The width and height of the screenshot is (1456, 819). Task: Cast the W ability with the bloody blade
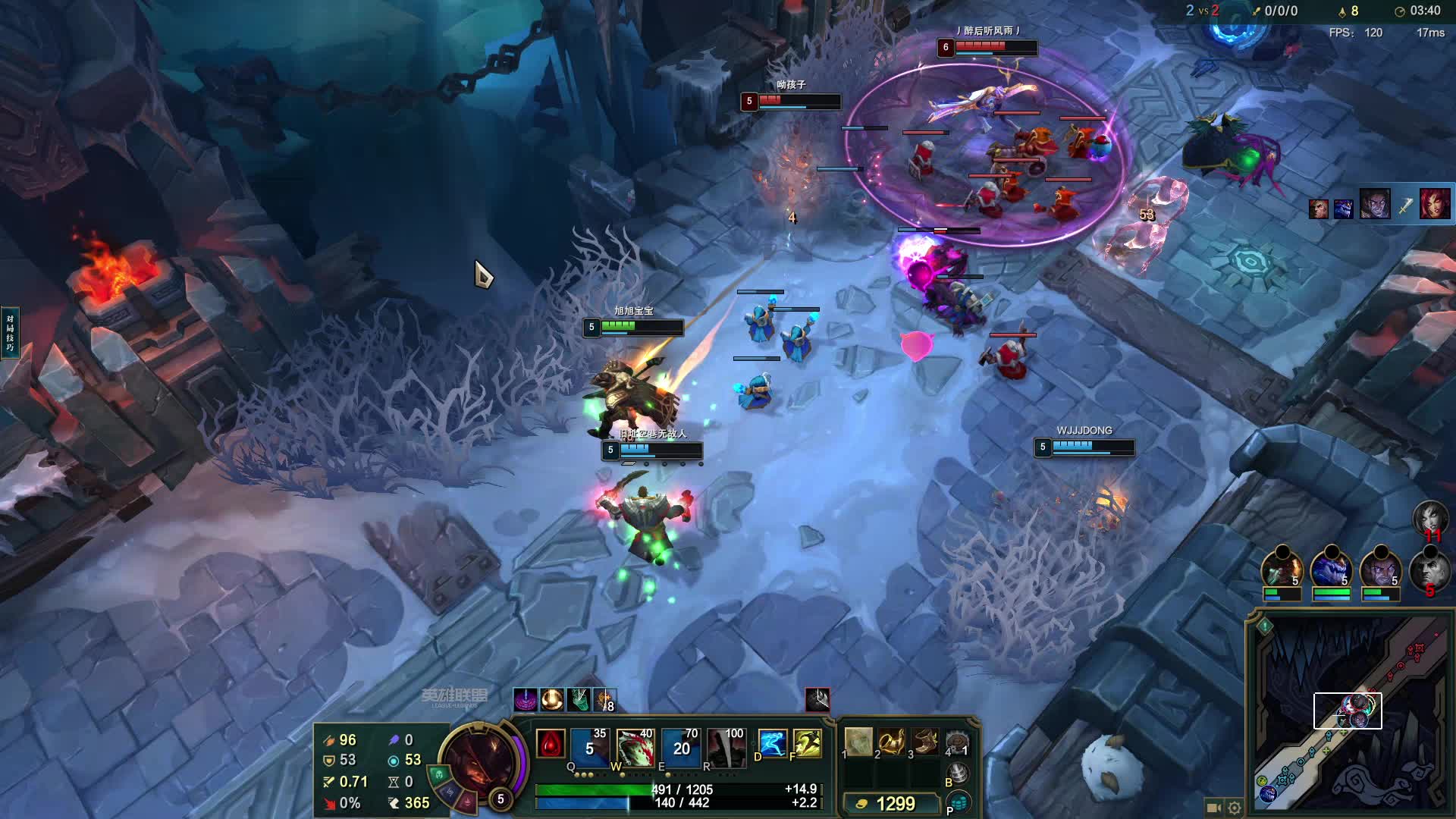pyautogui.click(x=635, y=746)
